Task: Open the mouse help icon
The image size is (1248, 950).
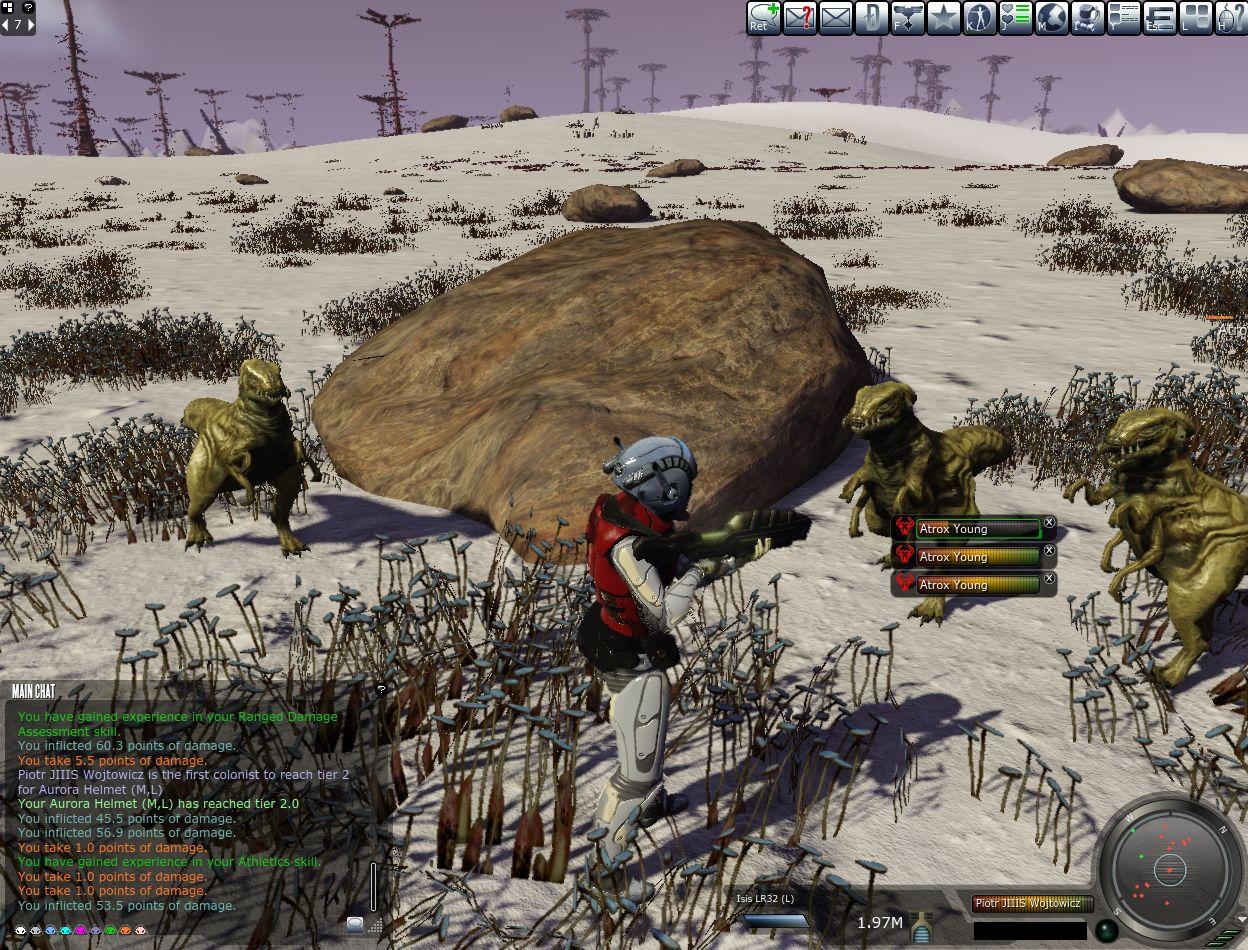Action: (x=1231, y=17)
